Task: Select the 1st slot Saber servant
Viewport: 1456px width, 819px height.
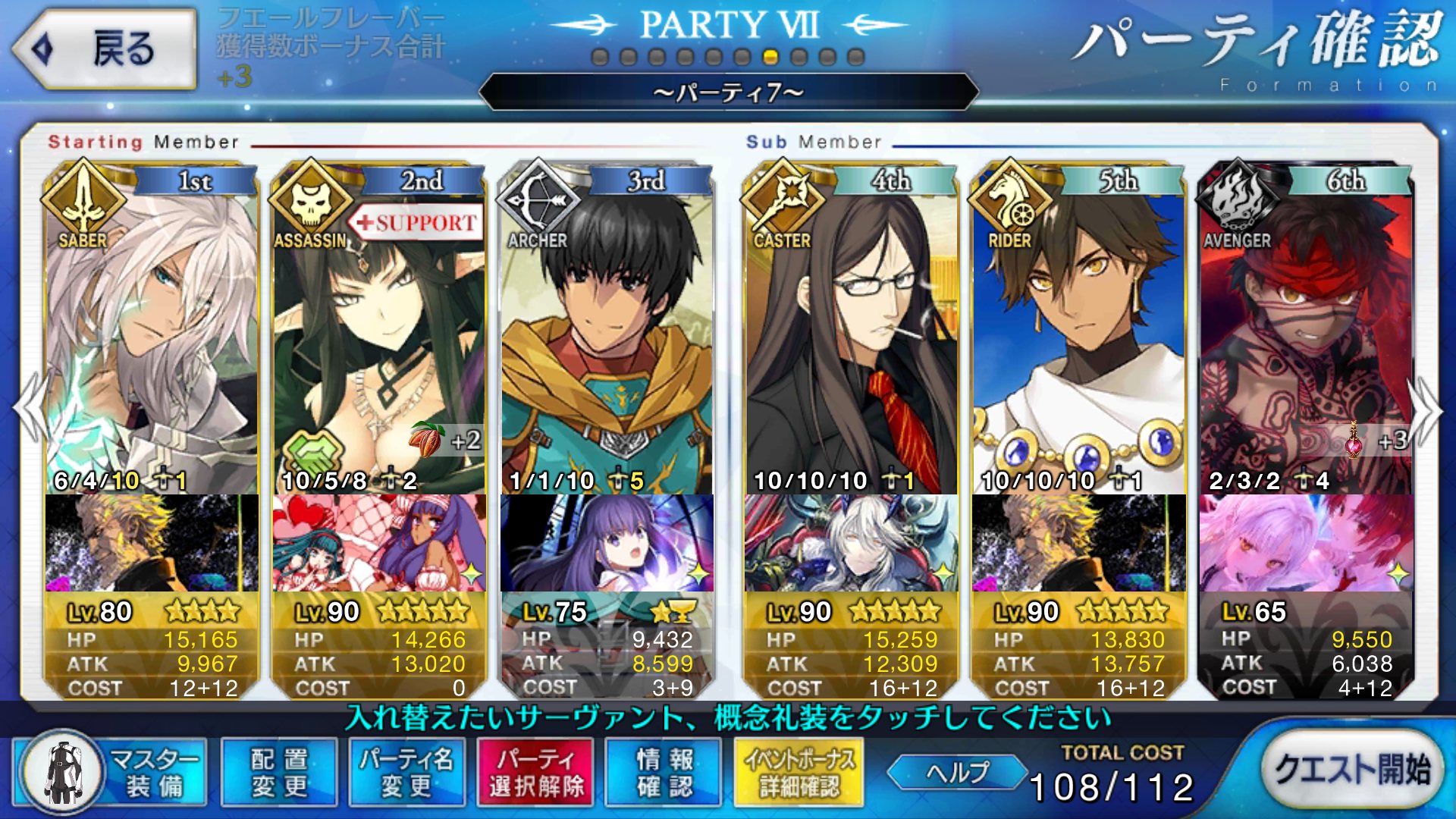Action: [152, 341]
